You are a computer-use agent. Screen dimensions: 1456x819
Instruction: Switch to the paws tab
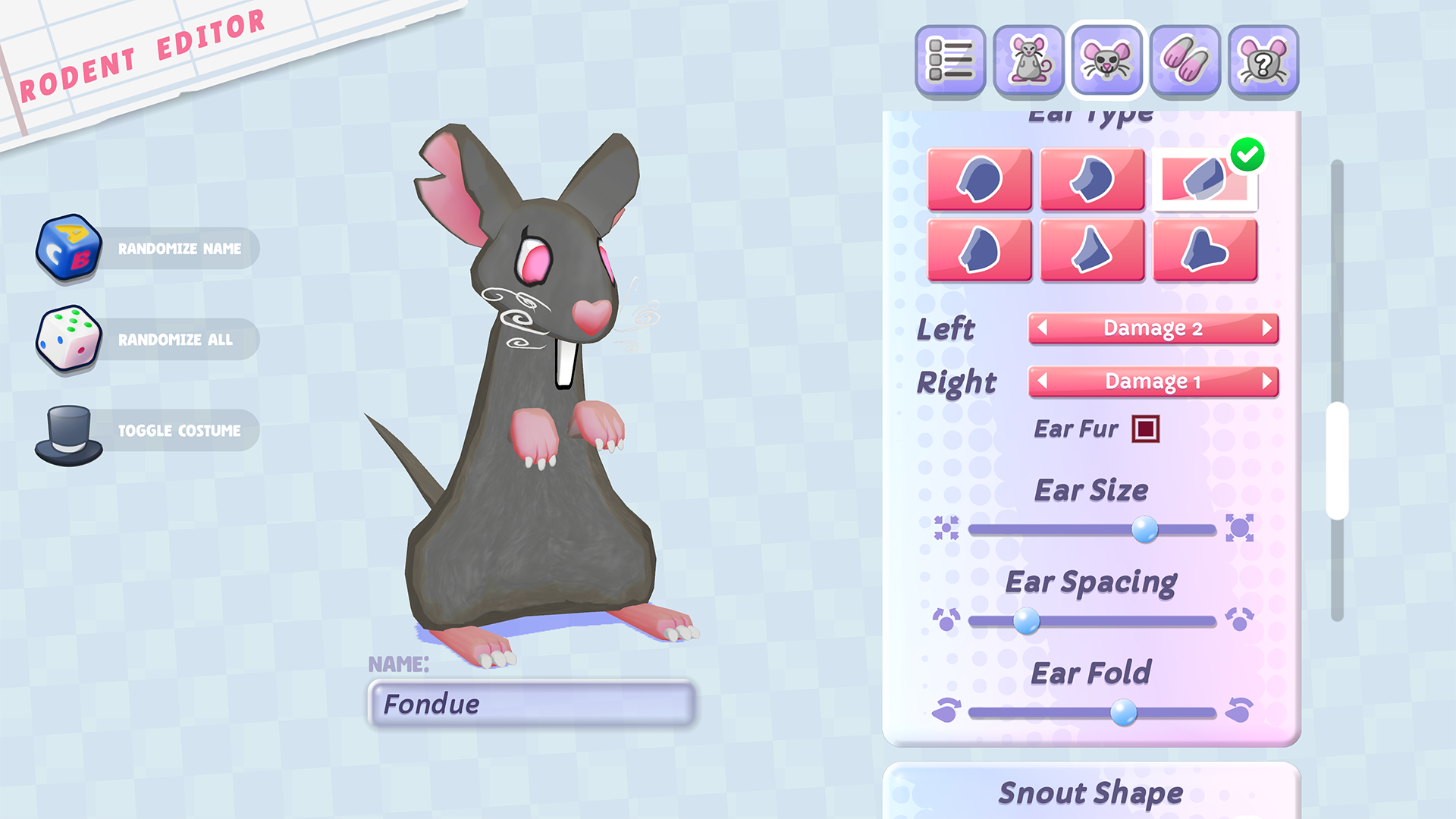click(1185, 61)
